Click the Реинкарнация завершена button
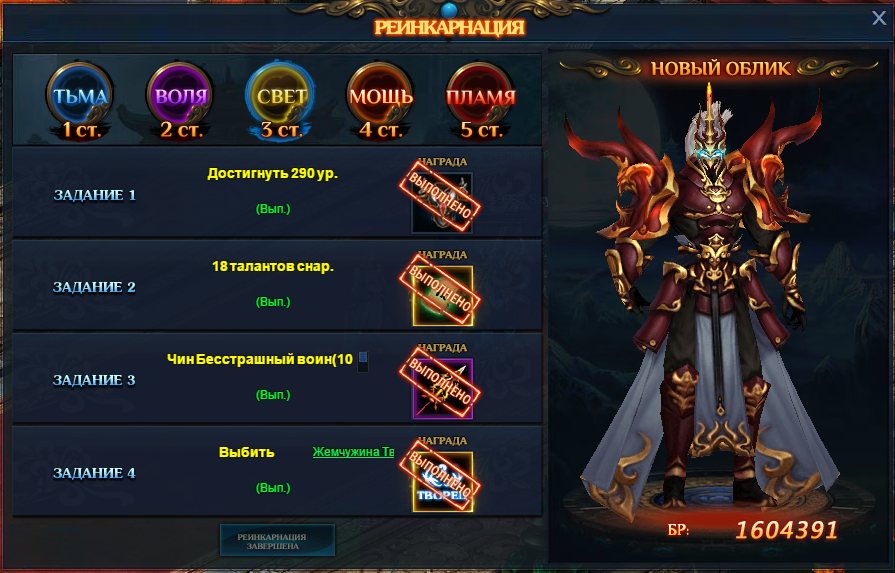The image size is (895, 573). (277, 540)
